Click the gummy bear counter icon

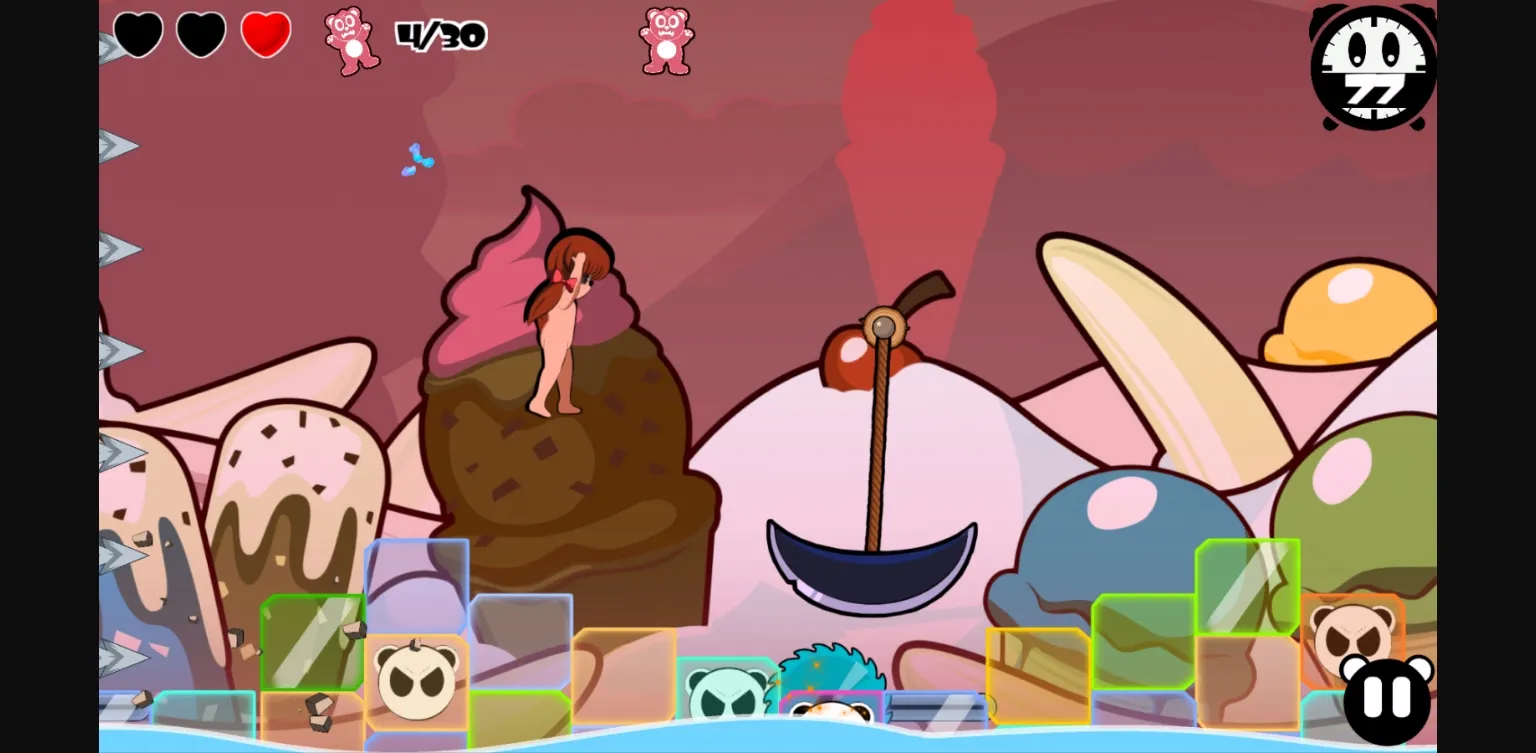tap(352, 40)
